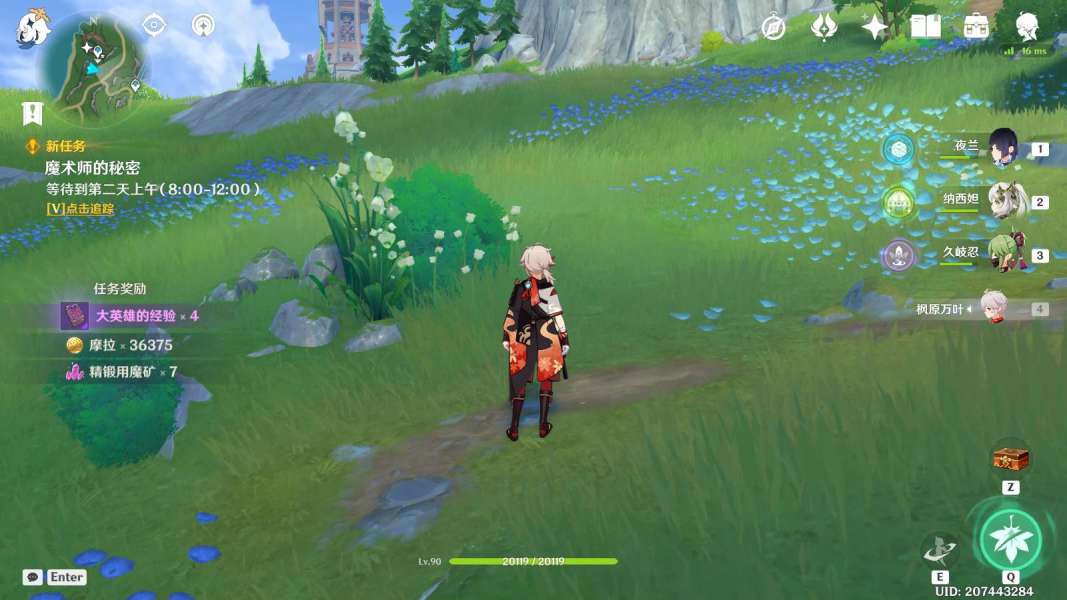Screen dimensions: 1067x600
Task: Open the winged emblem icon in the top bar
Action: coord(824,27)
